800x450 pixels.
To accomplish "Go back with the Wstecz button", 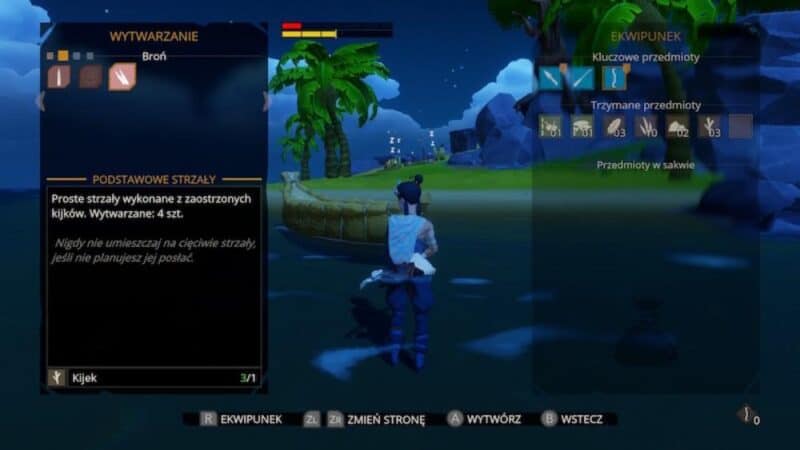I will click(x=572, y=419).
